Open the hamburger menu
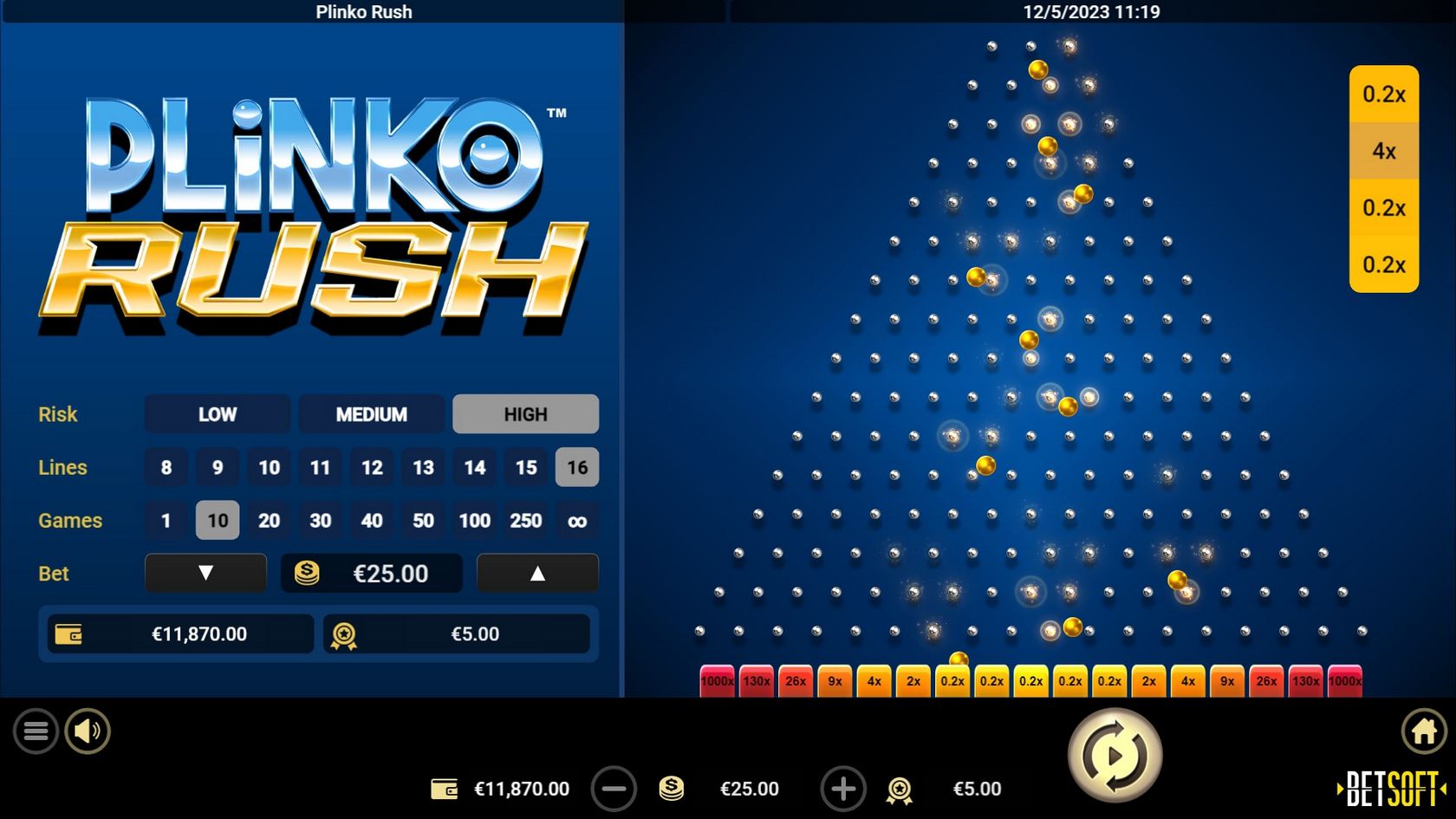 [36, 731]
